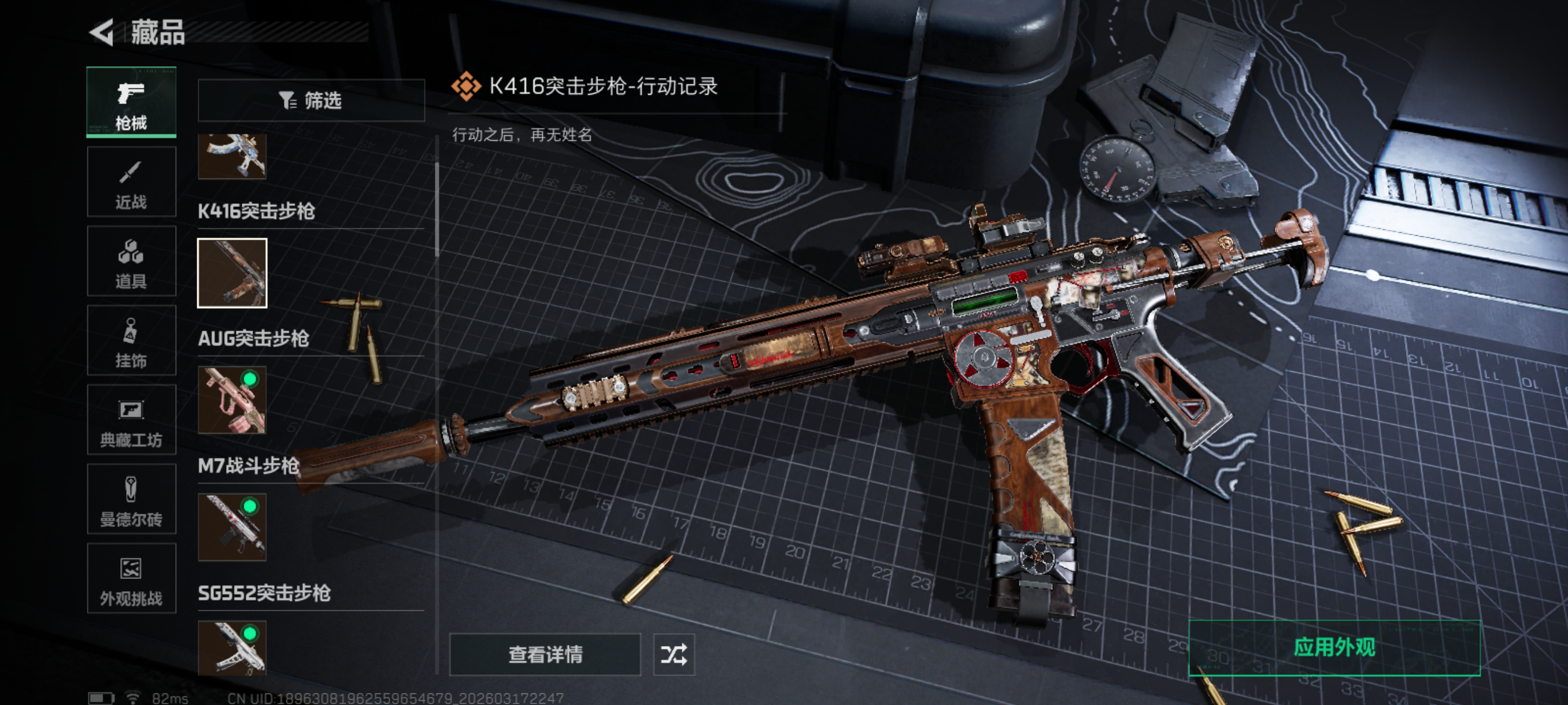Open the 典藏工坊 workshop tab
Screen dimensions: 1568x705
point(131,420)
